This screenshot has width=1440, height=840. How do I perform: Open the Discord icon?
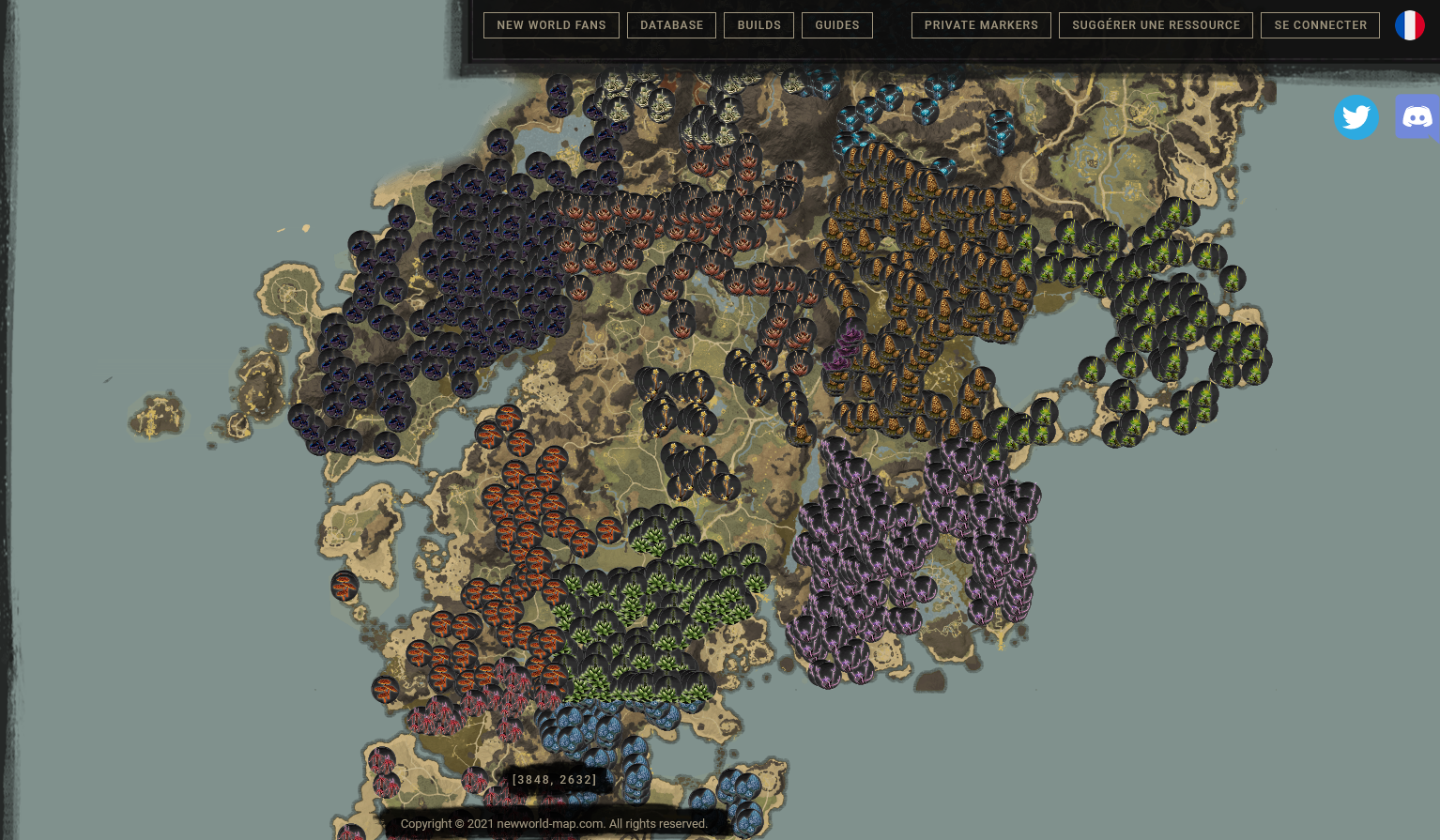click(x=1417, y=116)
